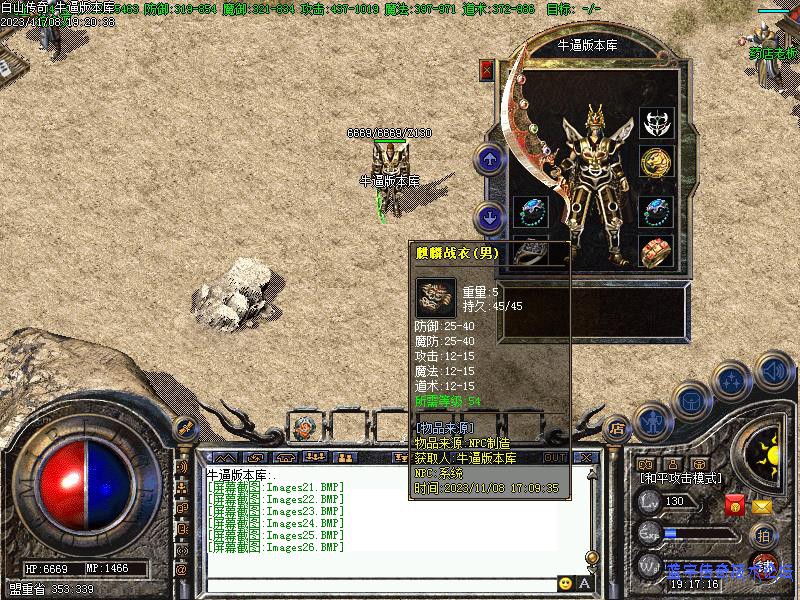Viewport: 800px width, 600px height.
Task: Click the OUT button above chat
Action: (554, 458)
